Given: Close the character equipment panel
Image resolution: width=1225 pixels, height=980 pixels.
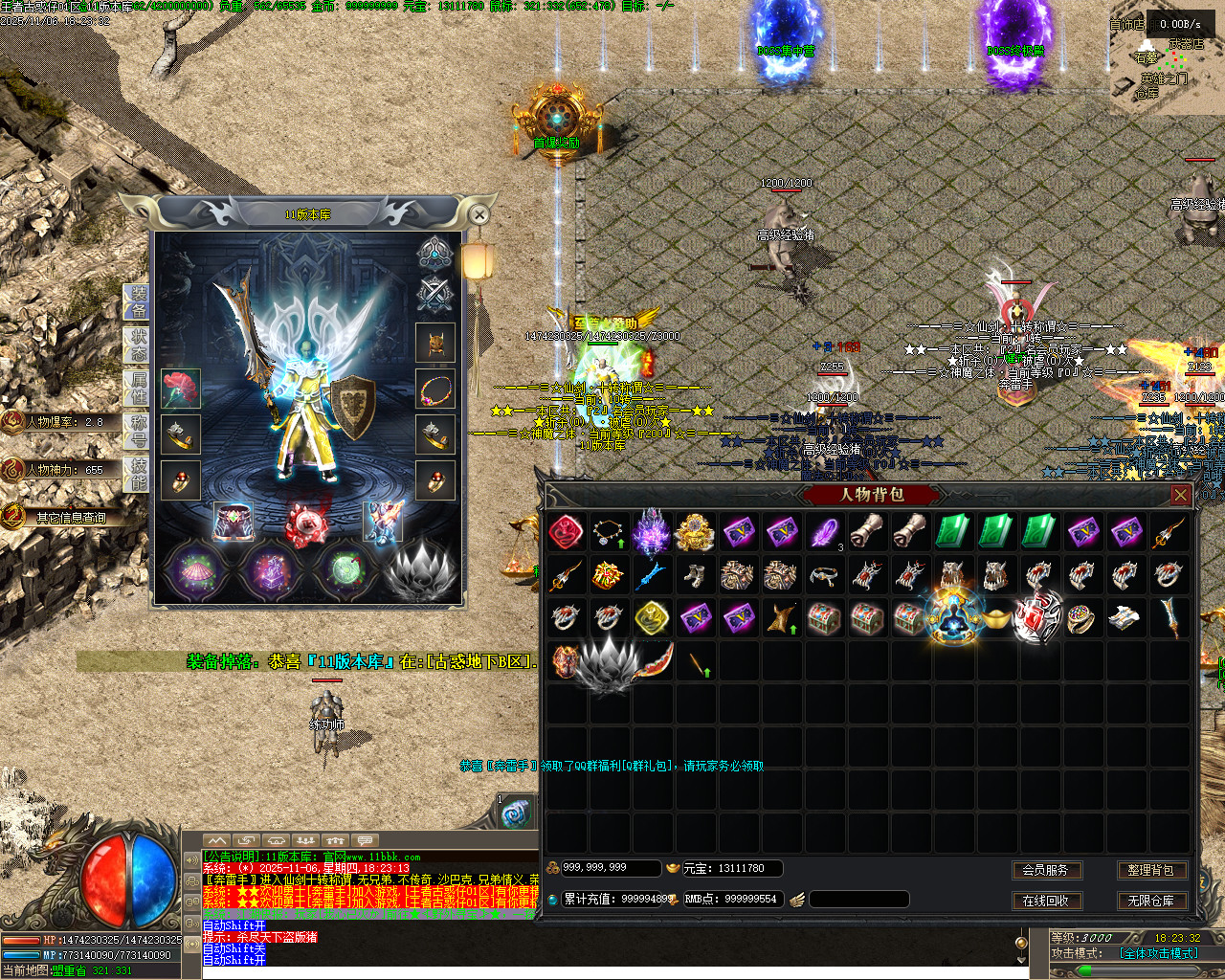Looking at the screenshot, I should pos(480,214).
